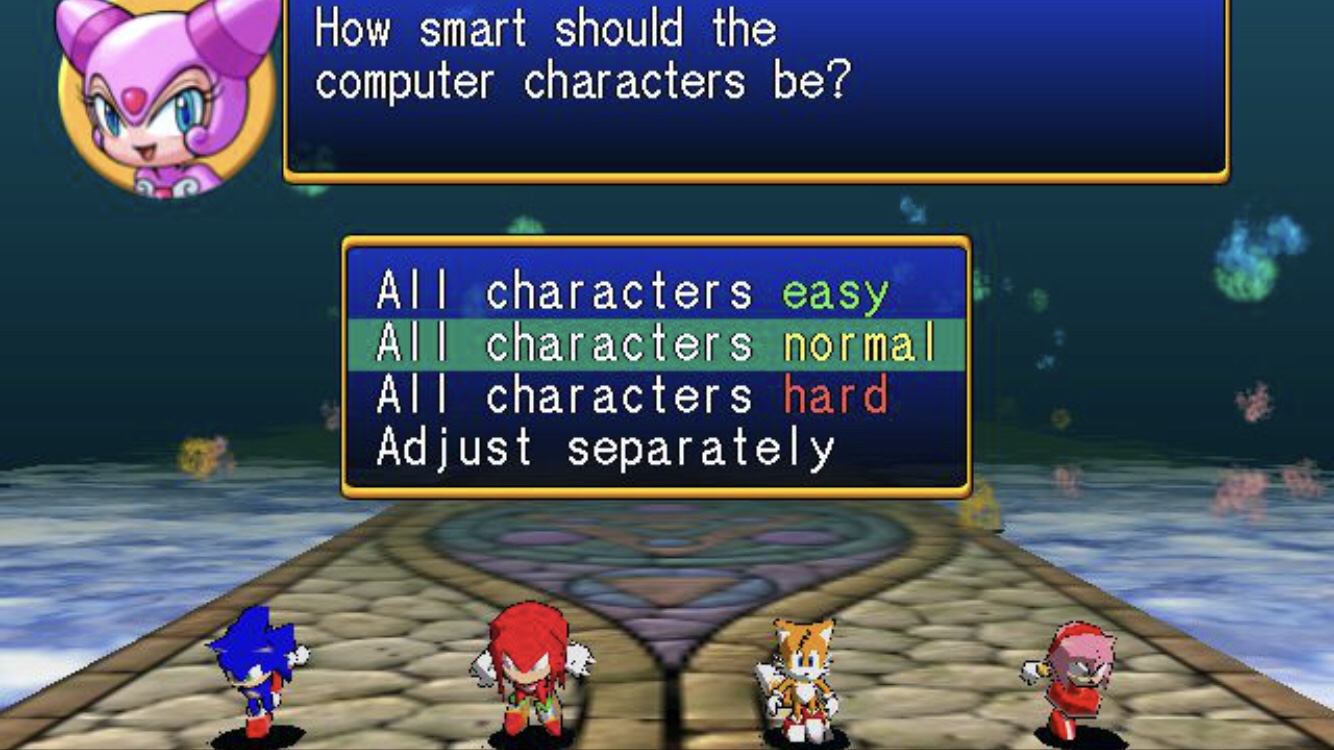This screenshot has width=1334, height=750.
Task: Select All characters easy
Action: click(x=632, y=293)
